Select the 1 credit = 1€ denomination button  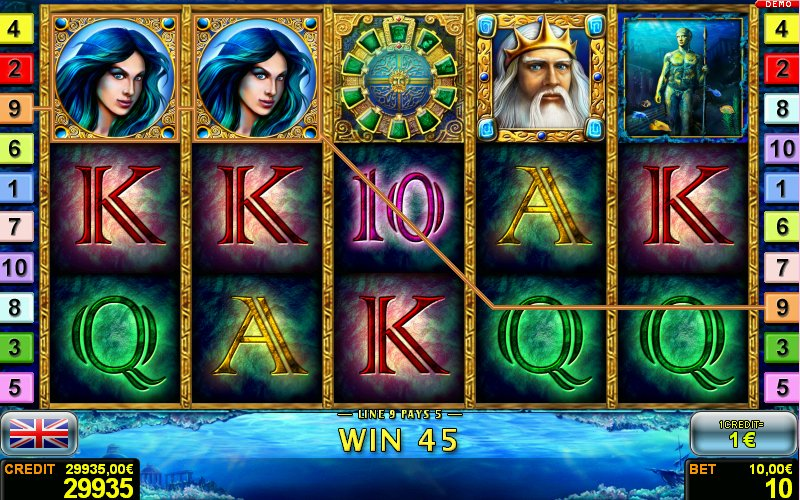pyautogui.click(x=743, y=434)
